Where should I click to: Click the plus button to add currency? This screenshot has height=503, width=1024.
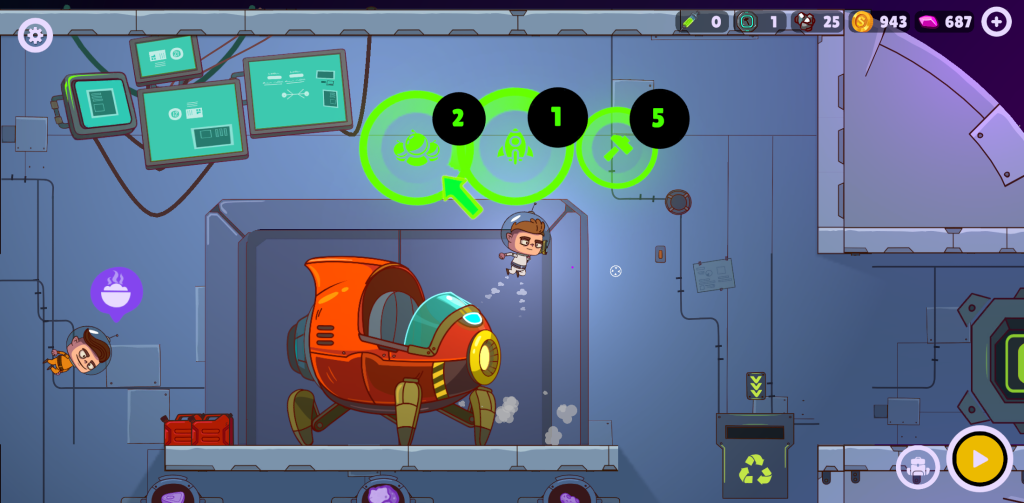pyautogui.click(x=996, y=21)
